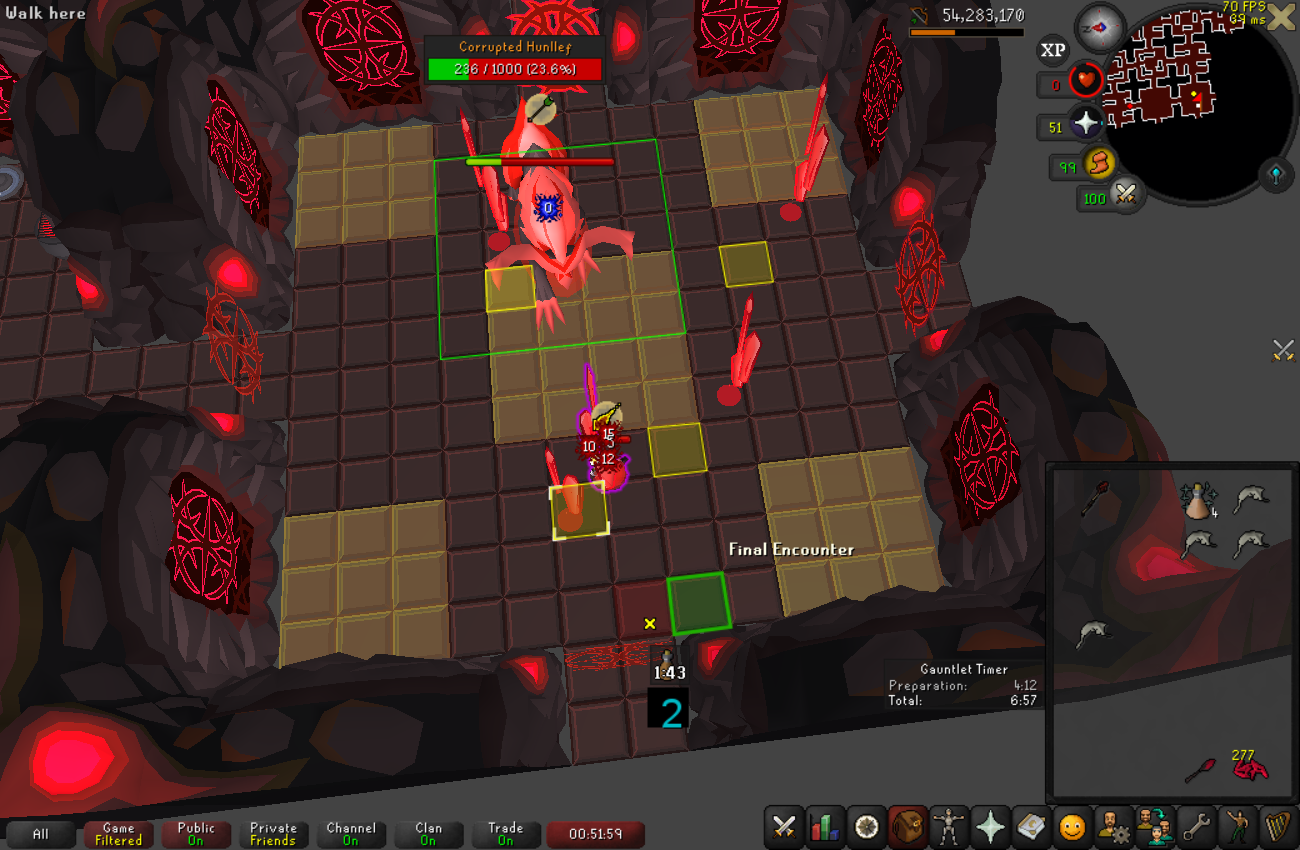This screenshot has height=850, width=1300.
Task: Toggle run with the boot orb
Action: [x=1100, y=163]
